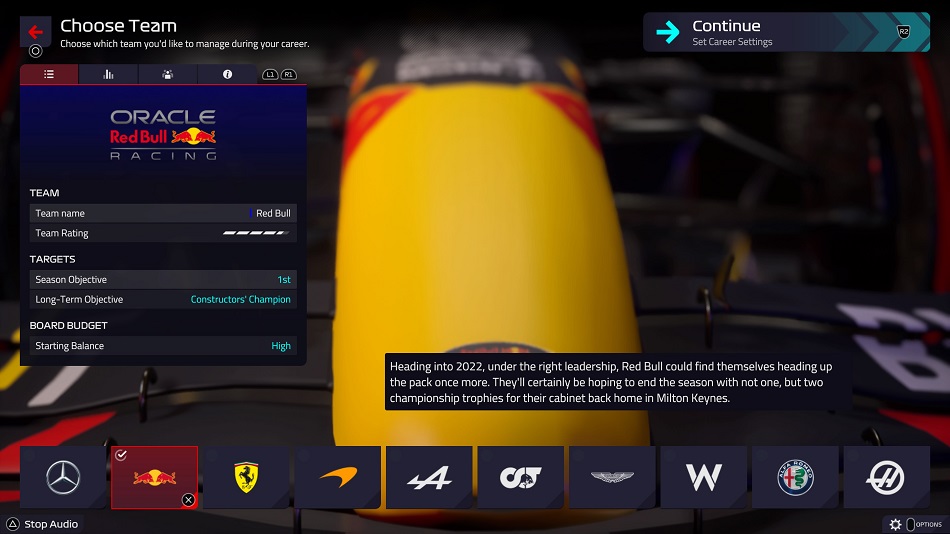Select the Alfa Romeo team tile
The width and height of the screenshot is (950, 534).
[795, 477]
